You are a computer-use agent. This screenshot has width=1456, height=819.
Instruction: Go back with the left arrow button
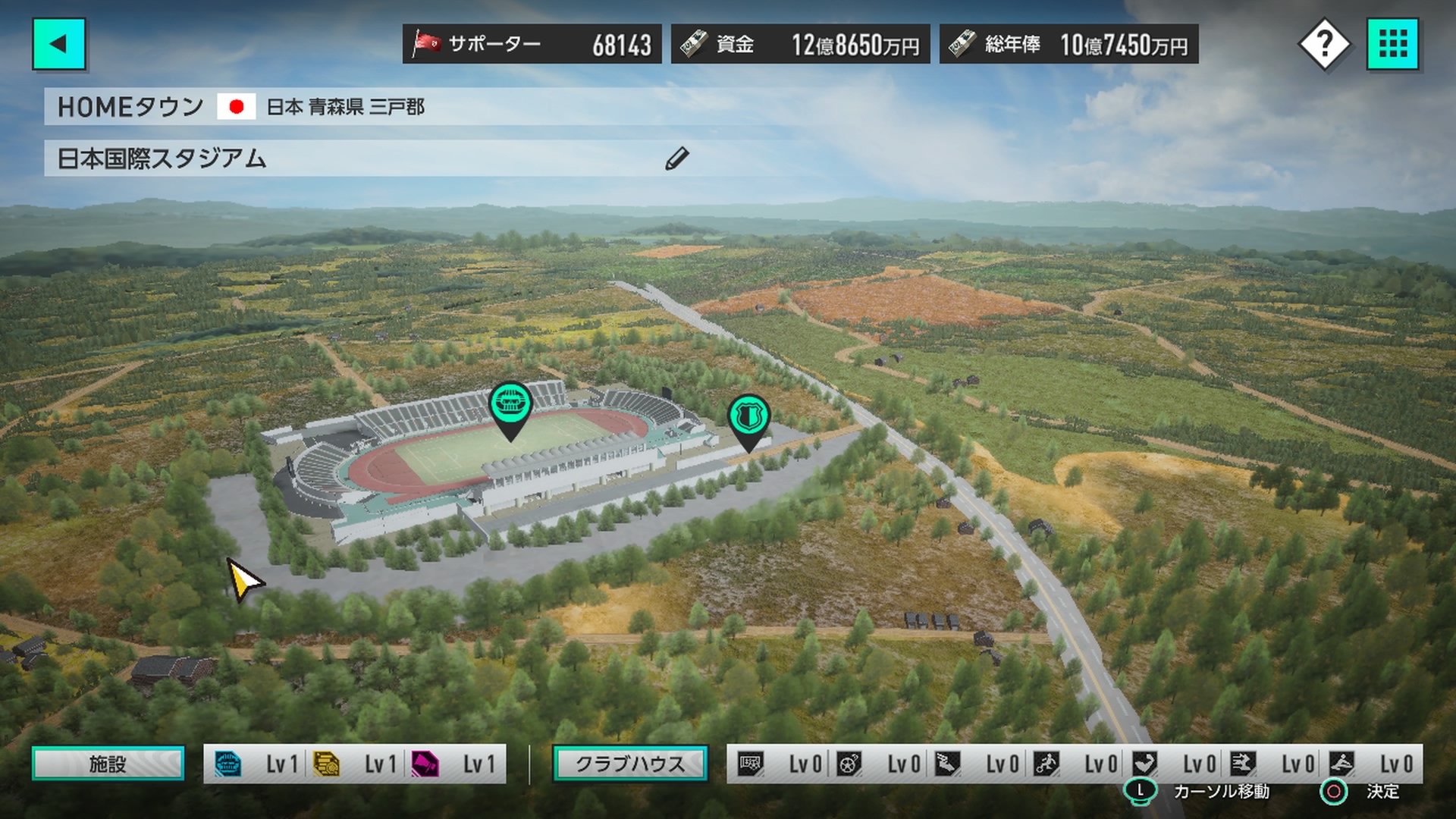tap(58, 44)
